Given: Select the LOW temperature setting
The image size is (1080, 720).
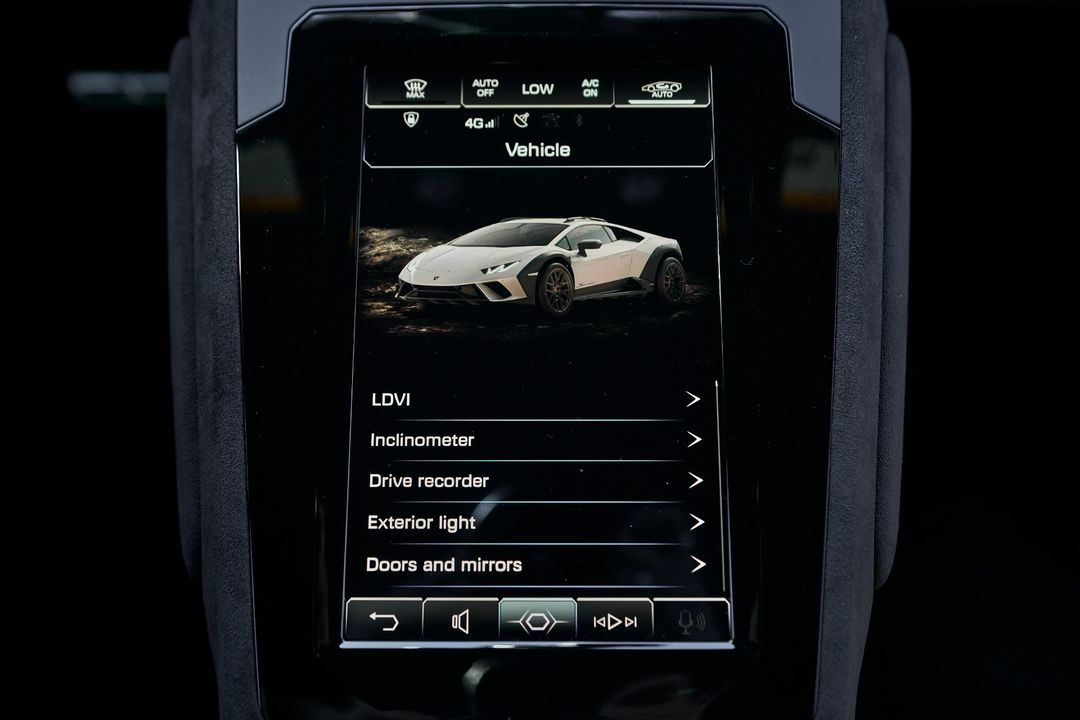Looking at the screenshot, I should [x=537, y=89].
